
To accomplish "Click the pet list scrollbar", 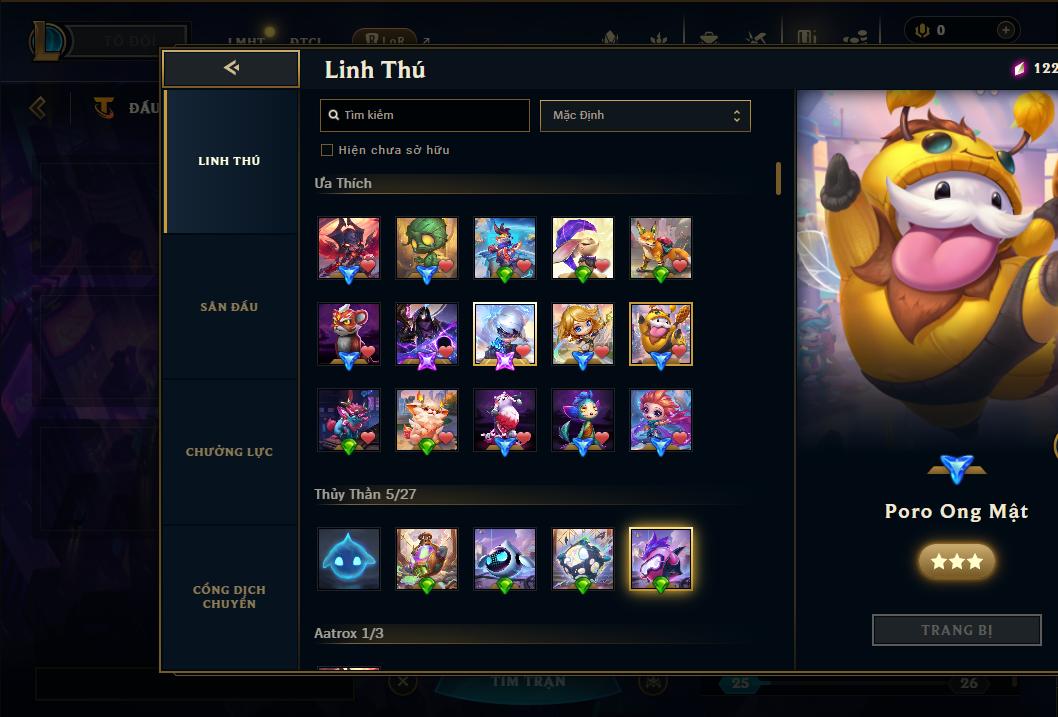I will tap(778, 179).
